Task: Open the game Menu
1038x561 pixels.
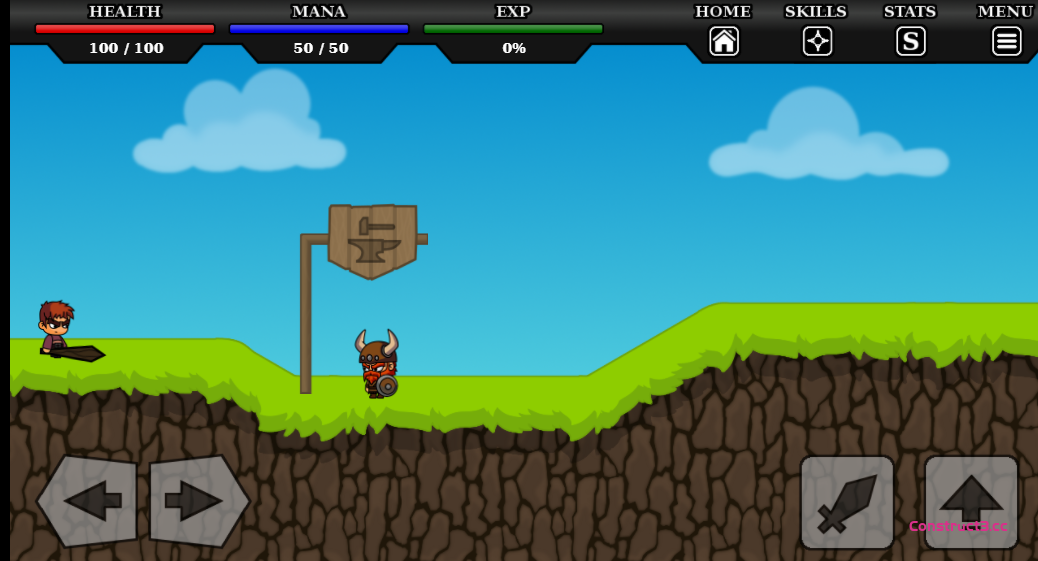Action: (x=1006, y=41)
